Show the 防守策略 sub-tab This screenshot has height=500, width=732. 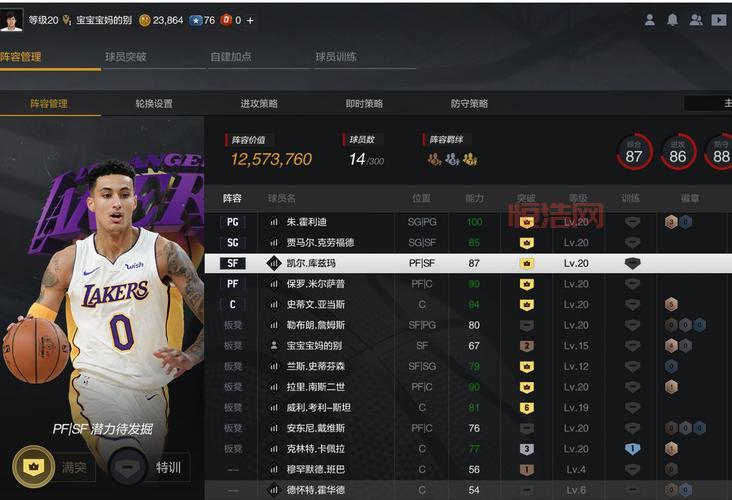(469, 103)
